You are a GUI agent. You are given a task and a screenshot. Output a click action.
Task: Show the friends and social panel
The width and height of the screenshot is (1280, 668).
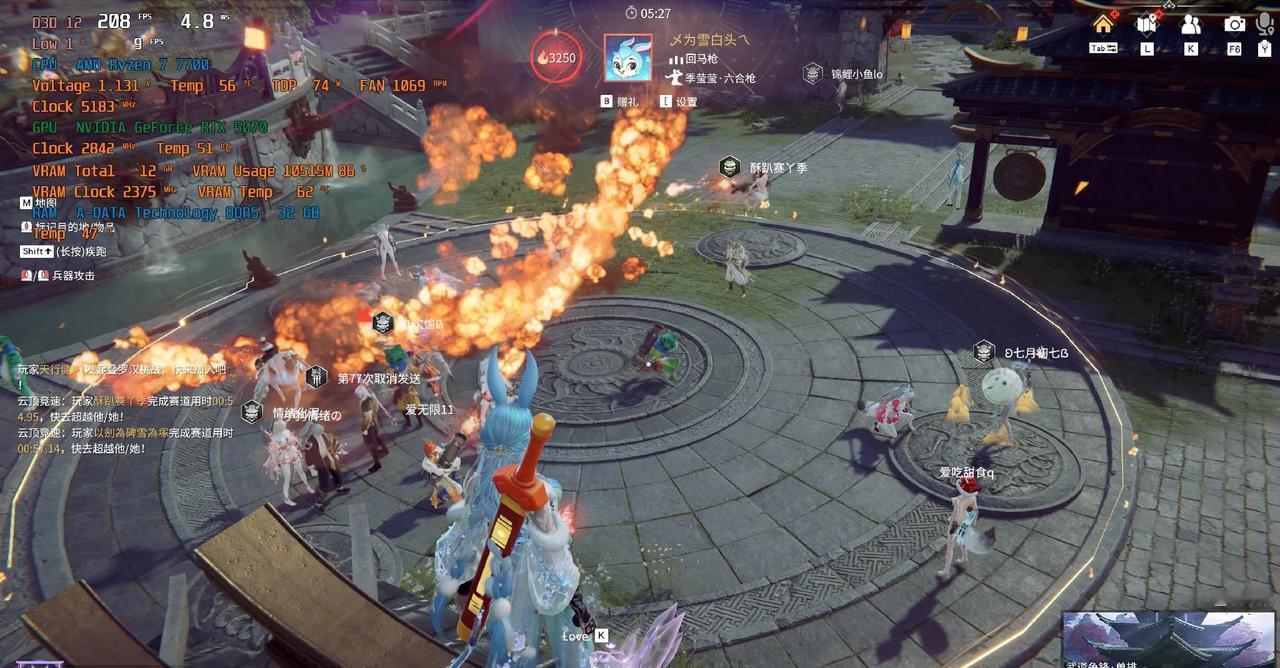pos(1190,24)
